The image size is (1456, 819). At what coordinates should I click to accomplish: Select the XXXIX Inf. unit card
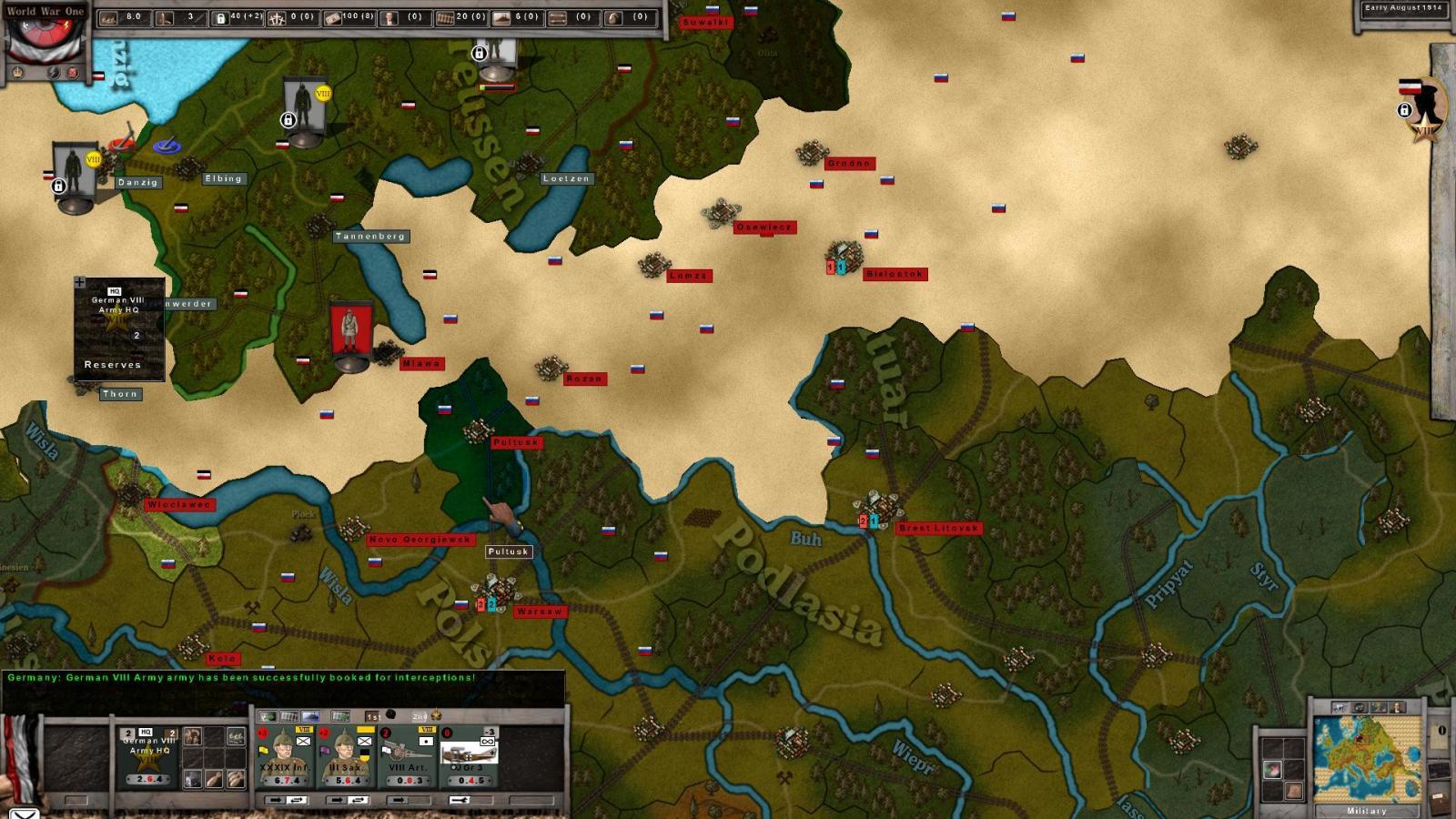pyautogui.click(x=284, y=757)
